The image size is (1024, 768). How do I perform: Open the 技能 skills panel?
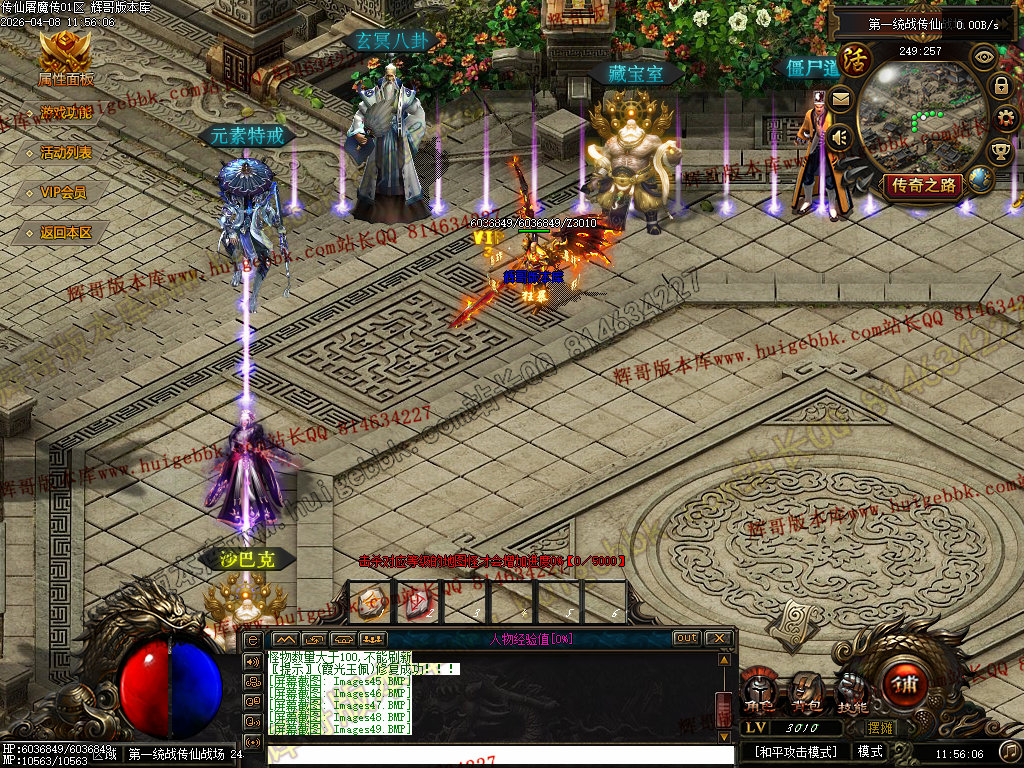click(x=852, y=695)
